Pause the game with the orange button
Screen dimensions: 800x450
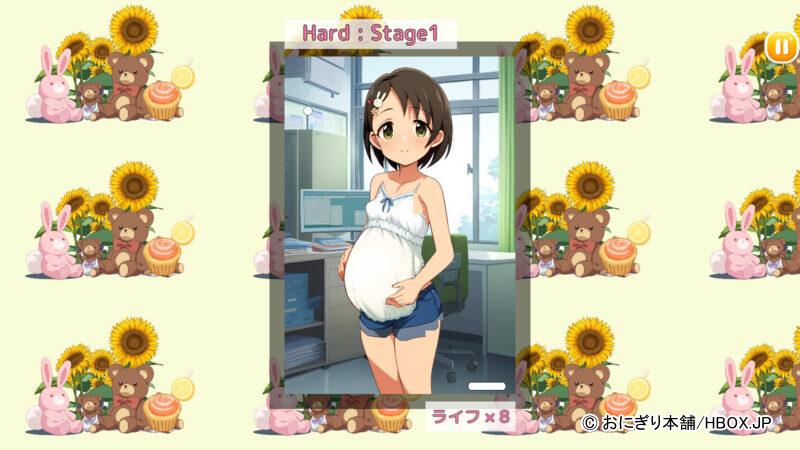(780, 46)
